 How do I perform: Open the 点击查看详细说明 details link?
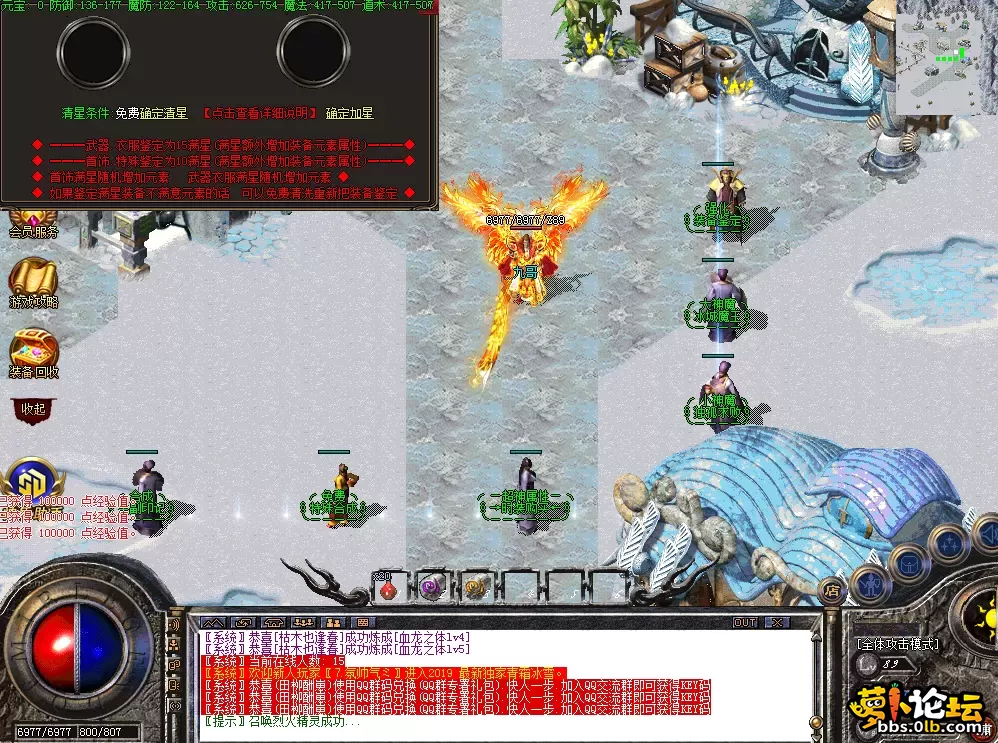tap(259, 113)
